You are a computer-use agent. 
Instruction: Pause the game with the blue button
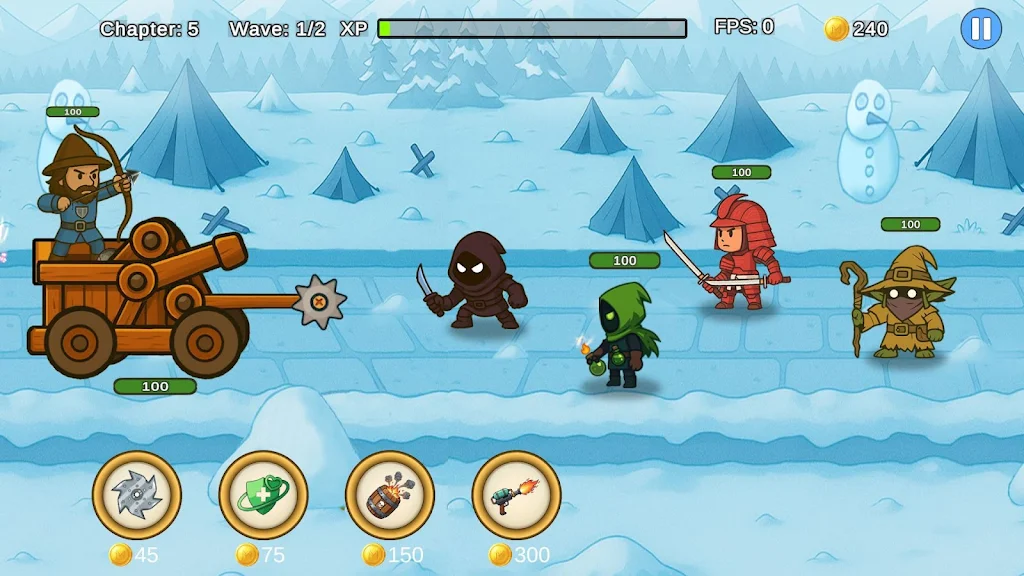[980, 29]
